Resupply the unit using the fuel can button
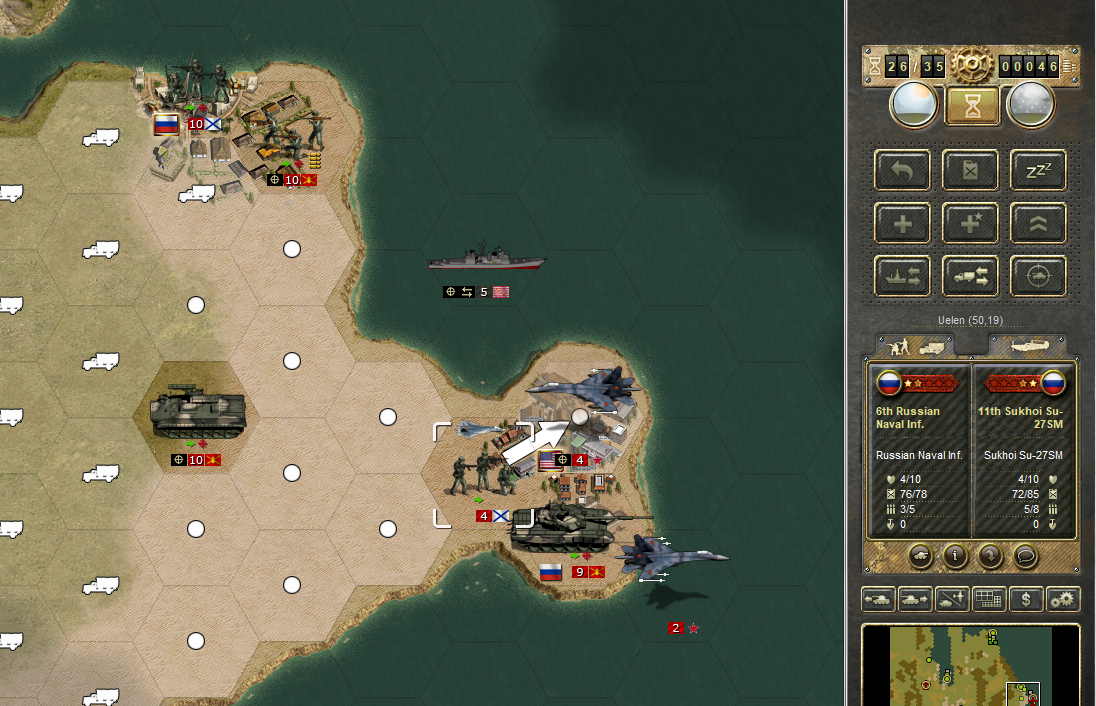Screen dimensions: 1096x706 coord(970,171)
